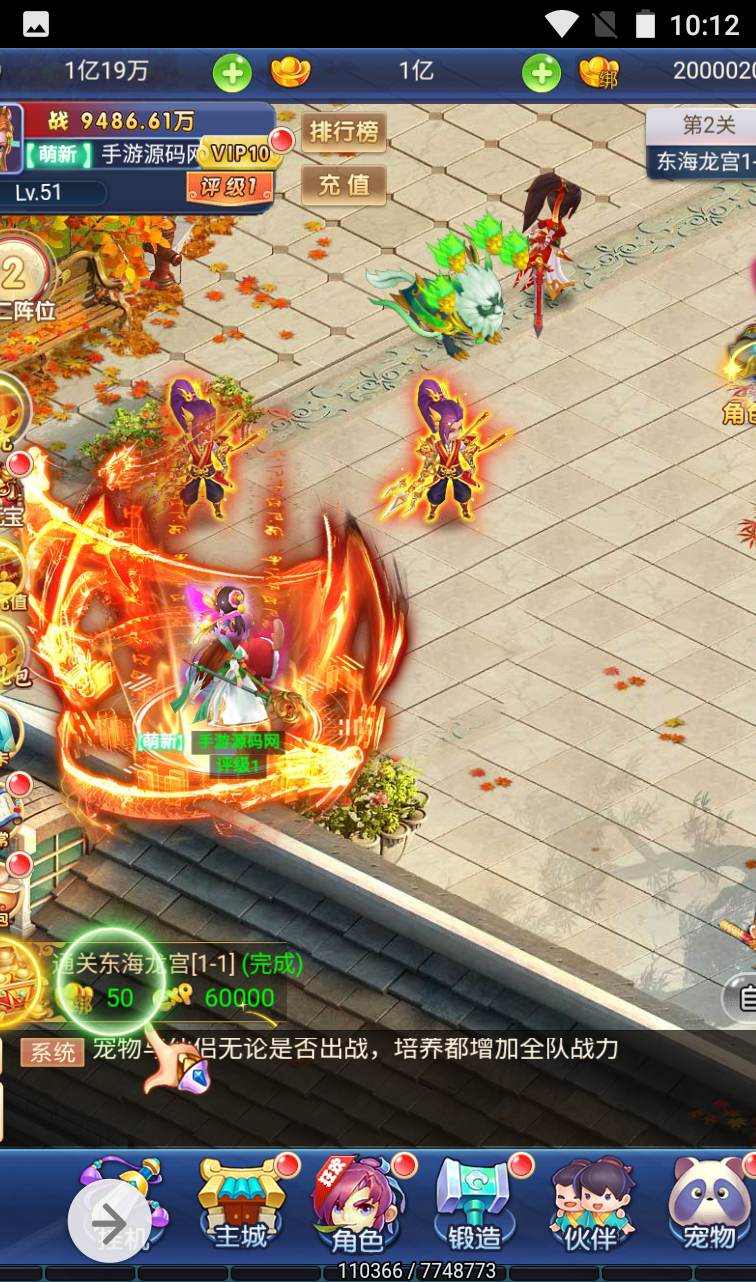Open the 评级1 rating badge
This screenshot has width=756, height=1282.
[x=229, y=186]
